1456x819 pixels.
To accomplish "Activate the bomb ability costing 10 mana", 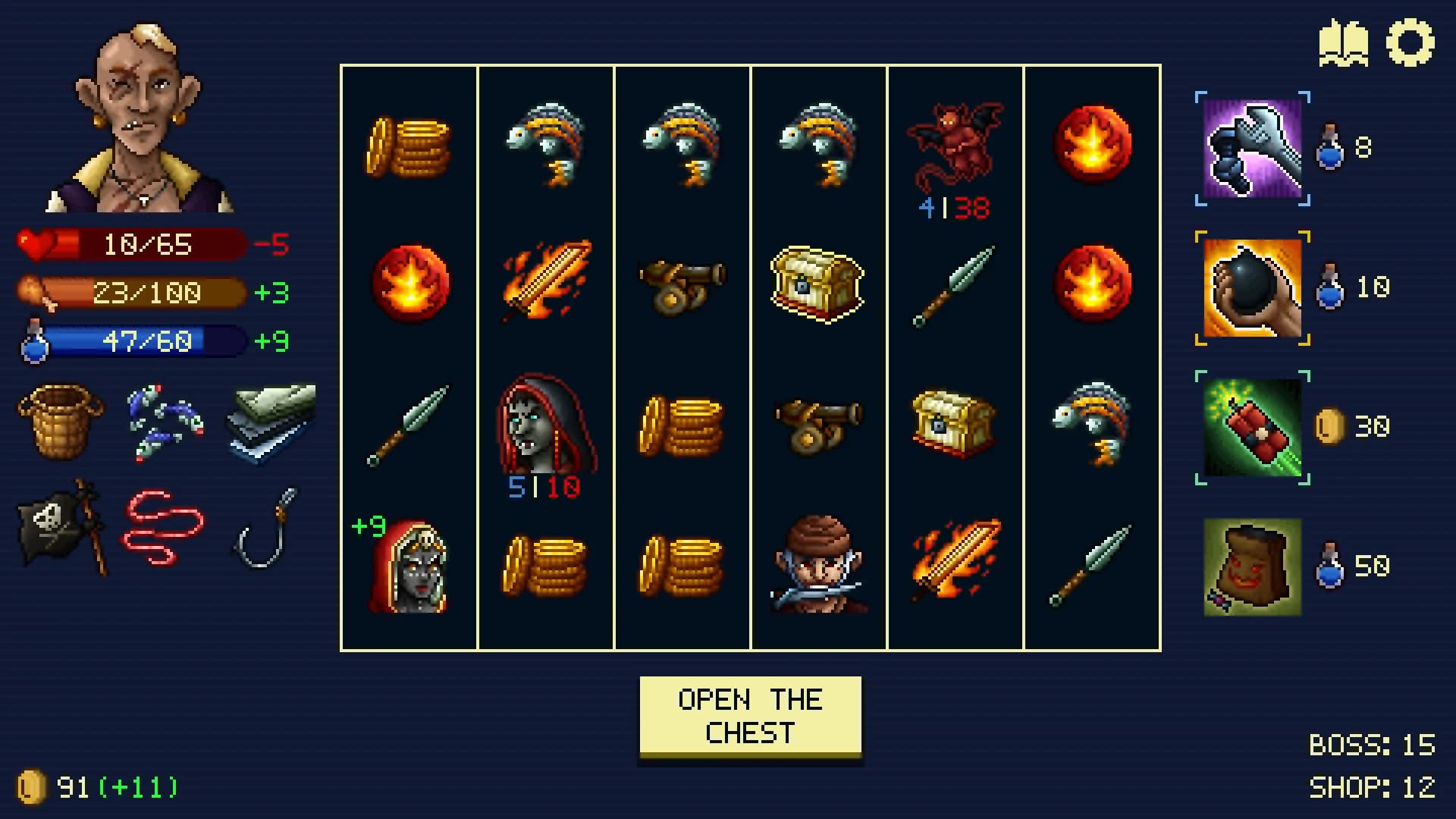I will (x=1252, y=288).
